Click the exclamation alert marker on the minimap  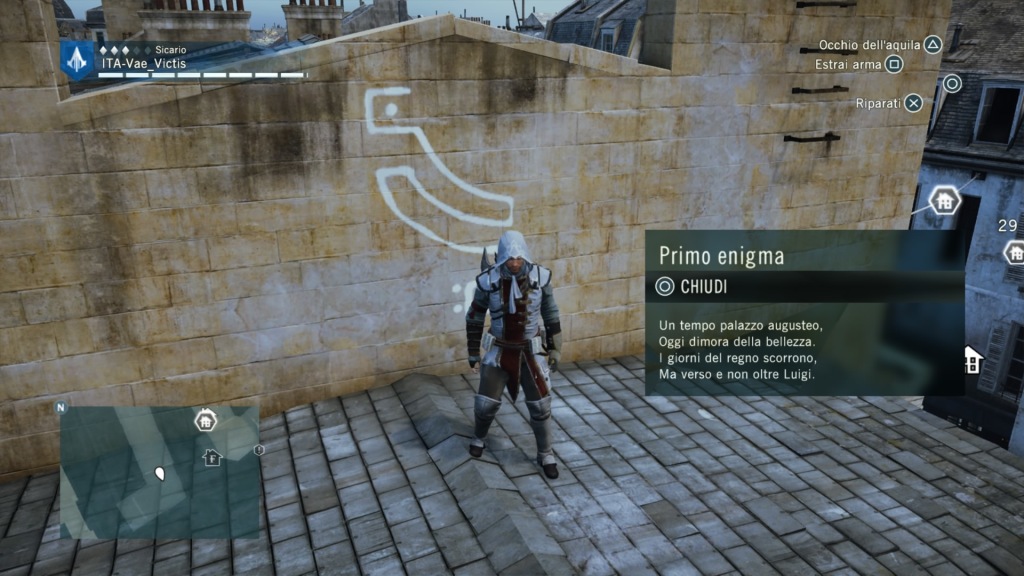point(259,450)
